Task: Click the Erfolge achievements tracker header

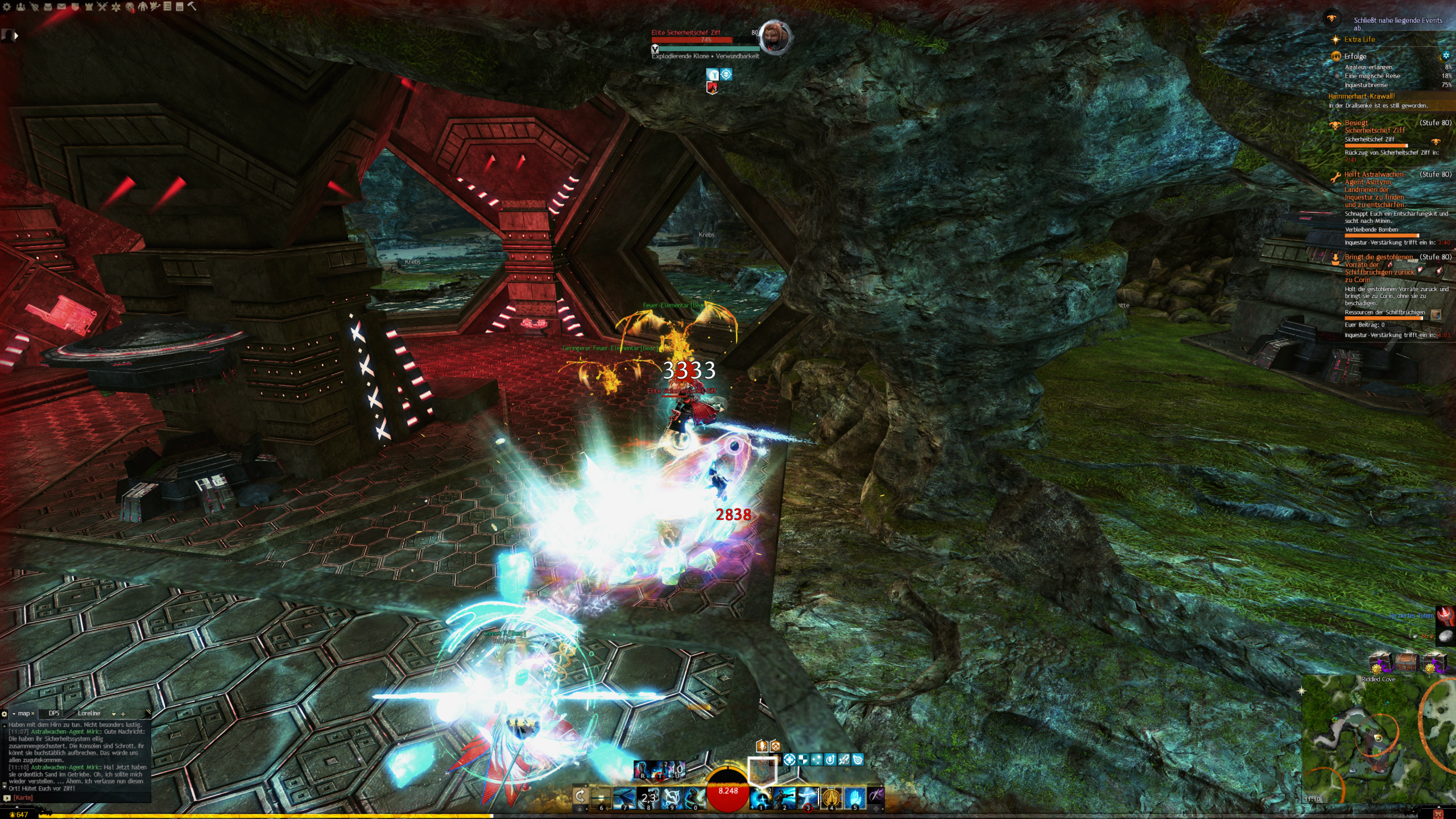Action: (1355, 56)
